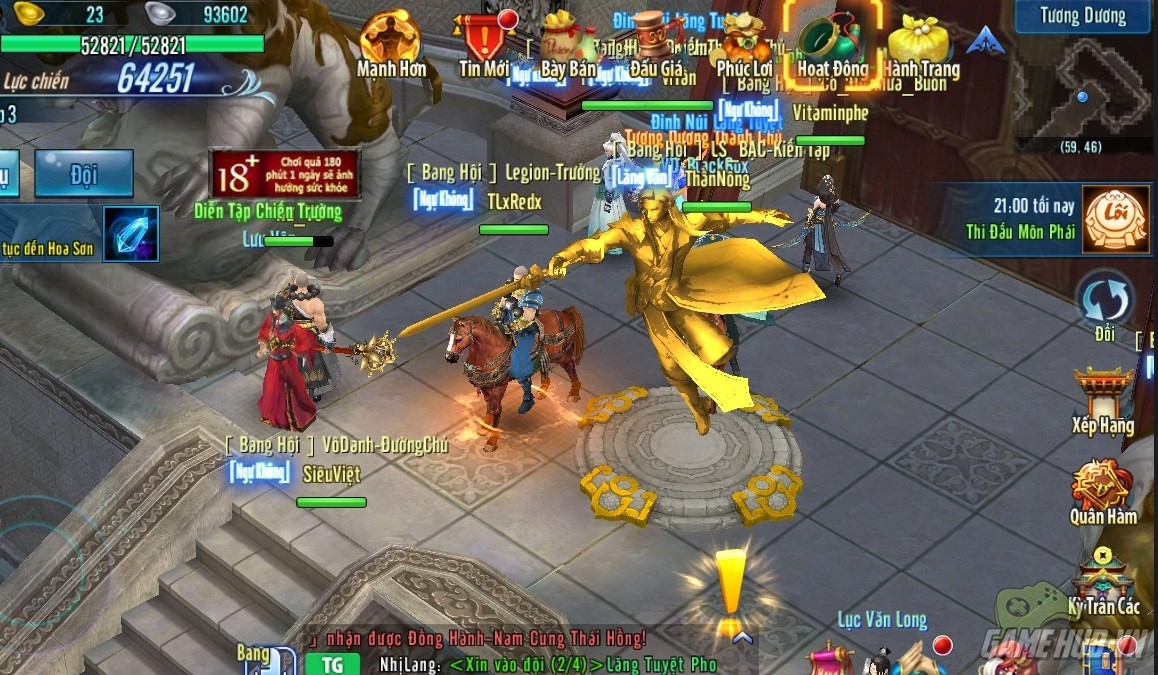The image size is (1158, 675).
Task: Check the Tin Mới news icon
Action: click(x=485, y=41)
